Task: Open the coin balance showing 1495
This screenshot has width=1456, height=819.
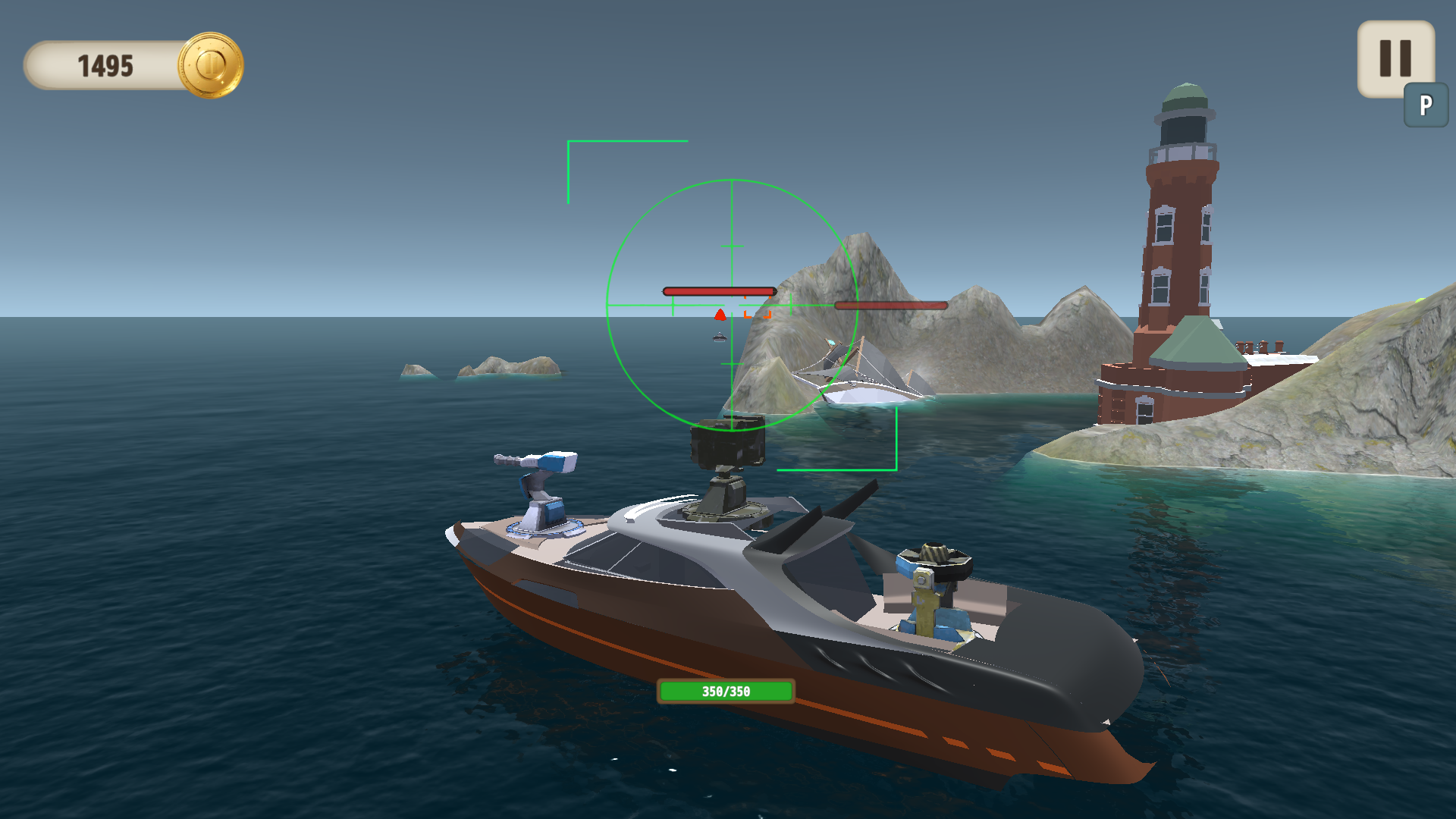Action: point(106,65)
